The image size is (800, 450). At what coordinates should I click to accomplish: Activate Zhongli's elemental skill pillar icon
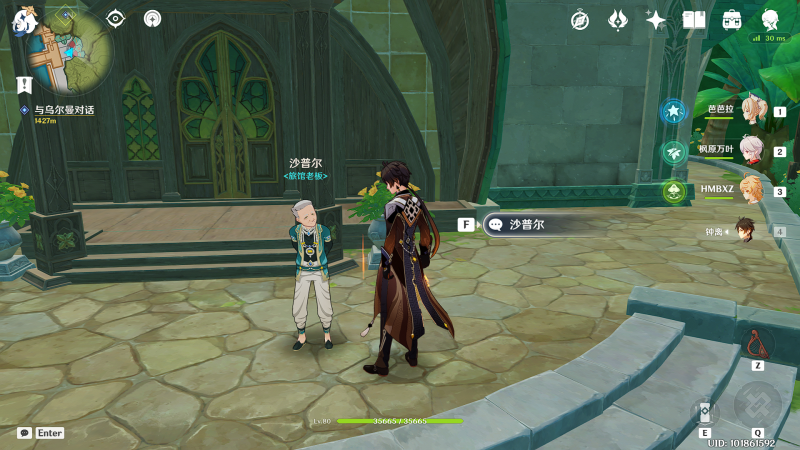coord(704,412)
